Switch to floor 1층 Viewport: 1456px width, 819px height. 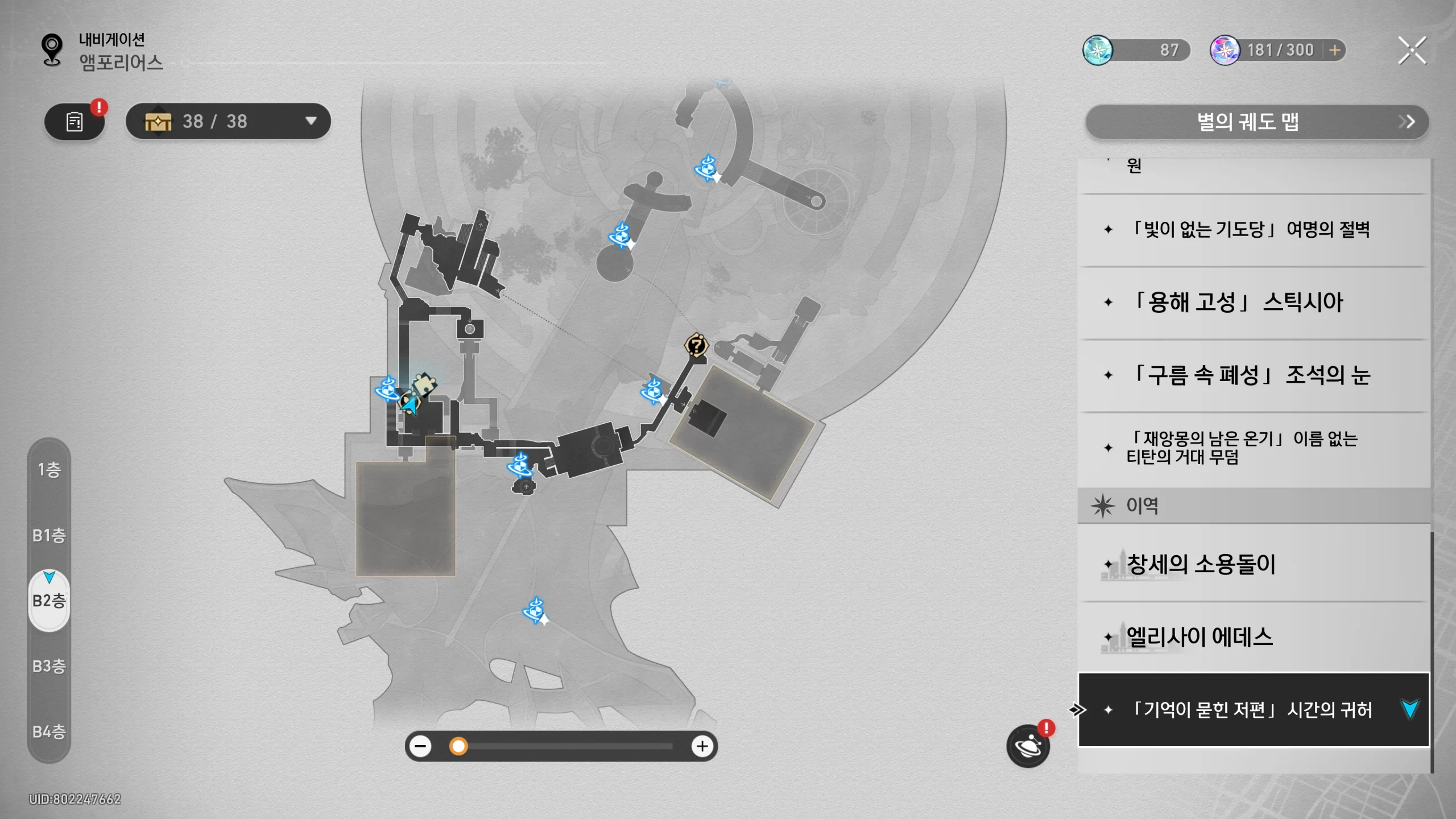click(49, 470)
